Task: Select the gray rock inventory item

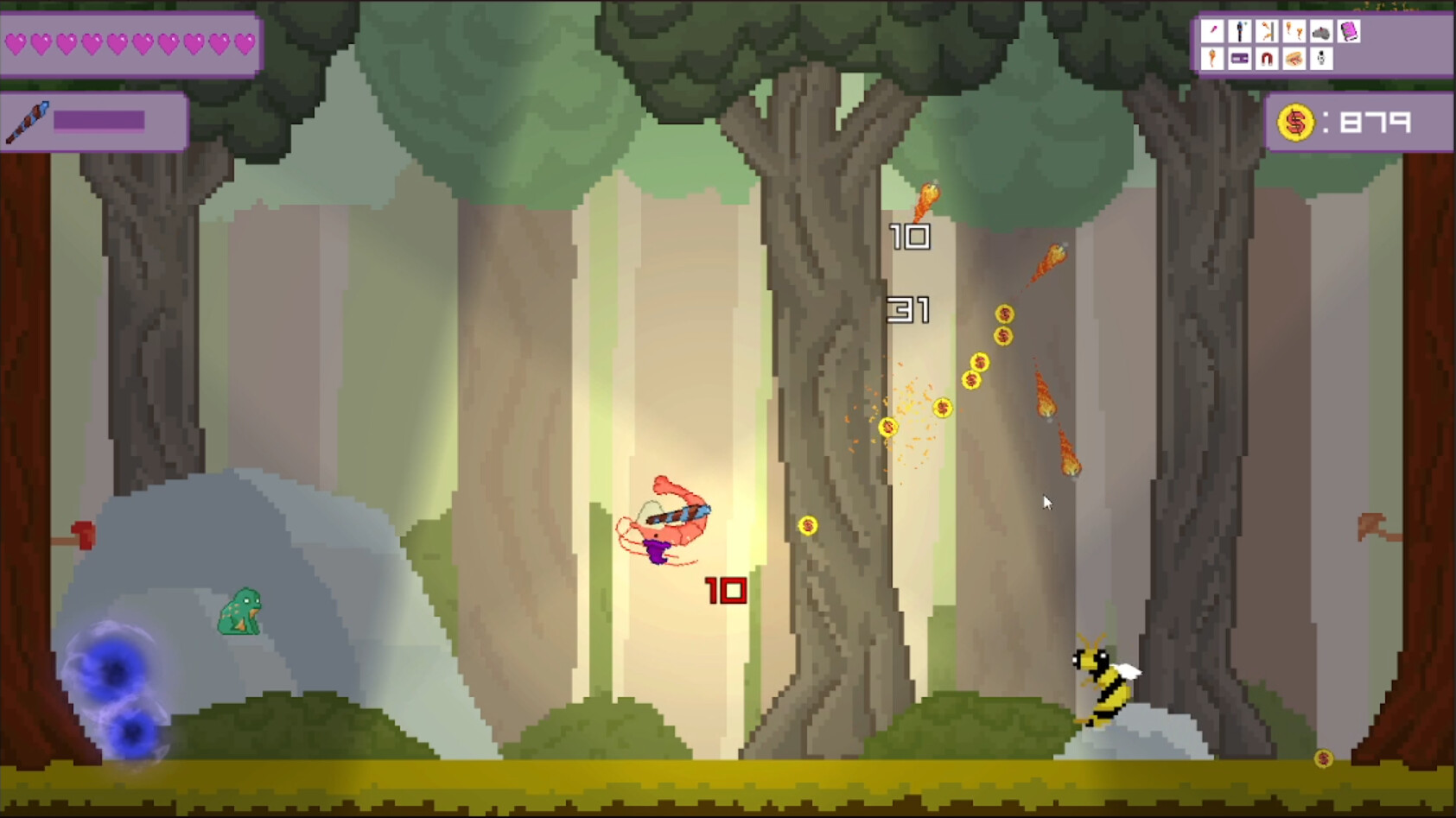Action: point(1321,32)
